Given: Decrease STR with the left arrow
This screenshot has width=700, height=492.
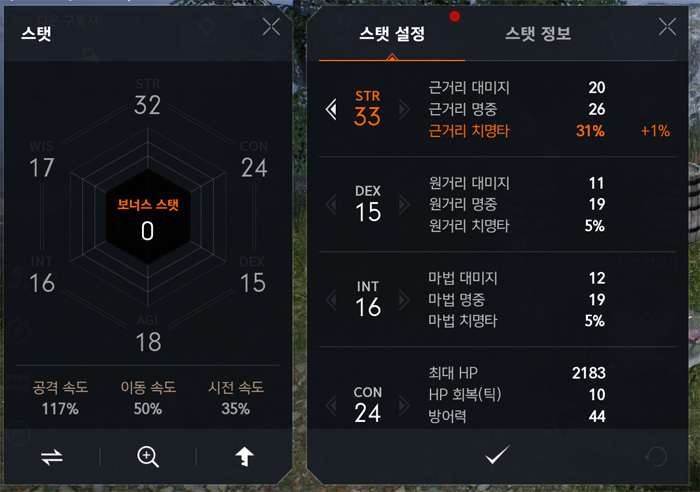Looking at the screenshot, I should [x=331, y=109].
